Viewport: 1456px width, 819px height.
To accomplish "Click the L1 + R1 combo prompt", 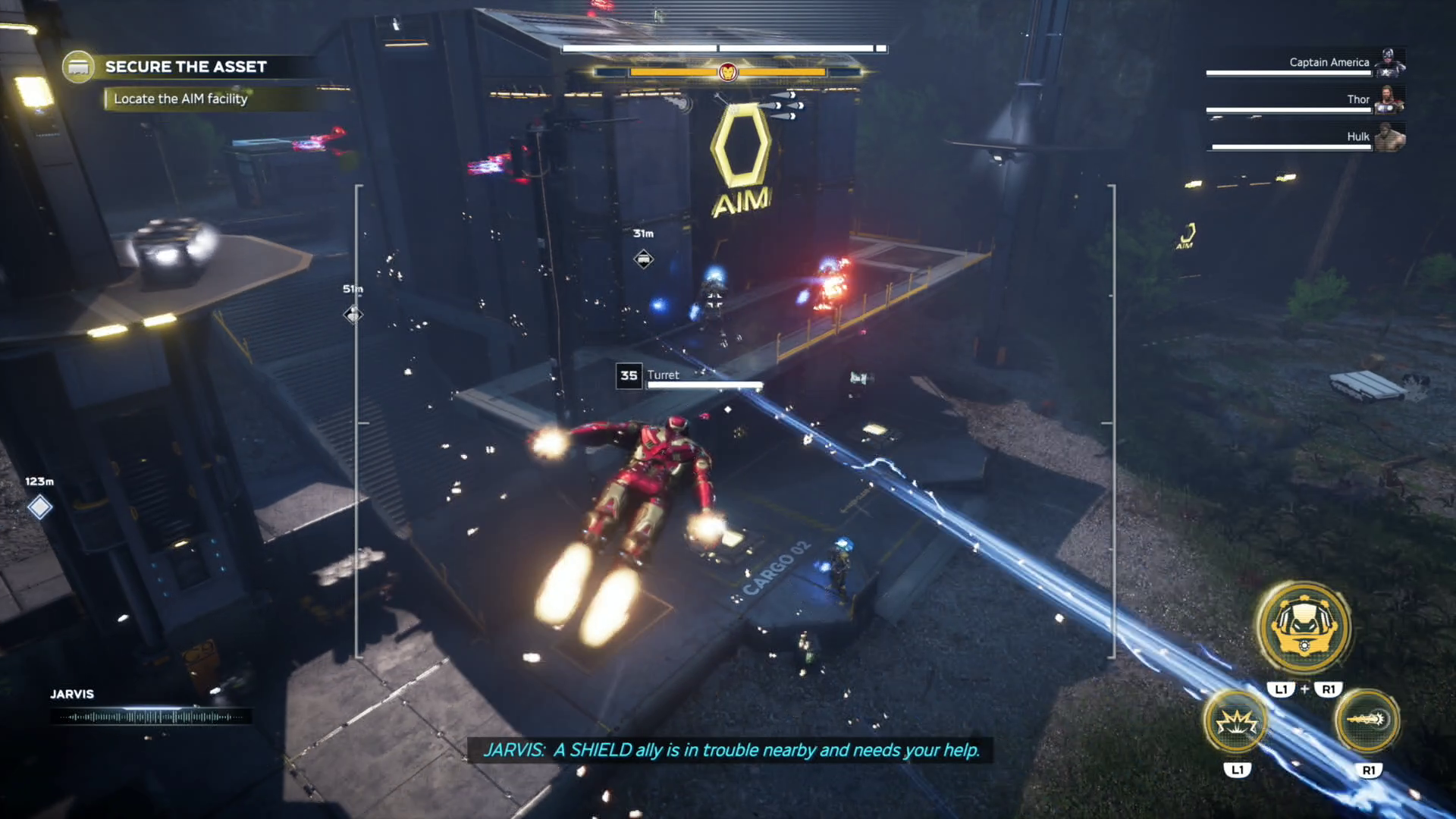I will [x=1304, y=689].
